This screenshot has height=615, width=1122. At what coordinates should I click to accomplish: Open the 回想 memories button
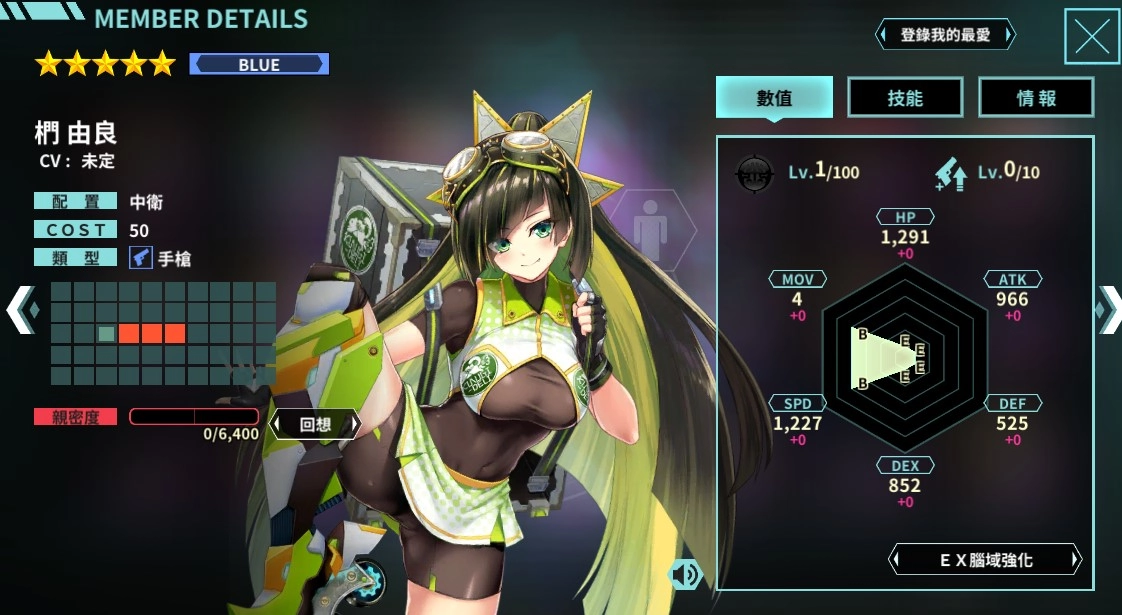(x=315, y=423)
